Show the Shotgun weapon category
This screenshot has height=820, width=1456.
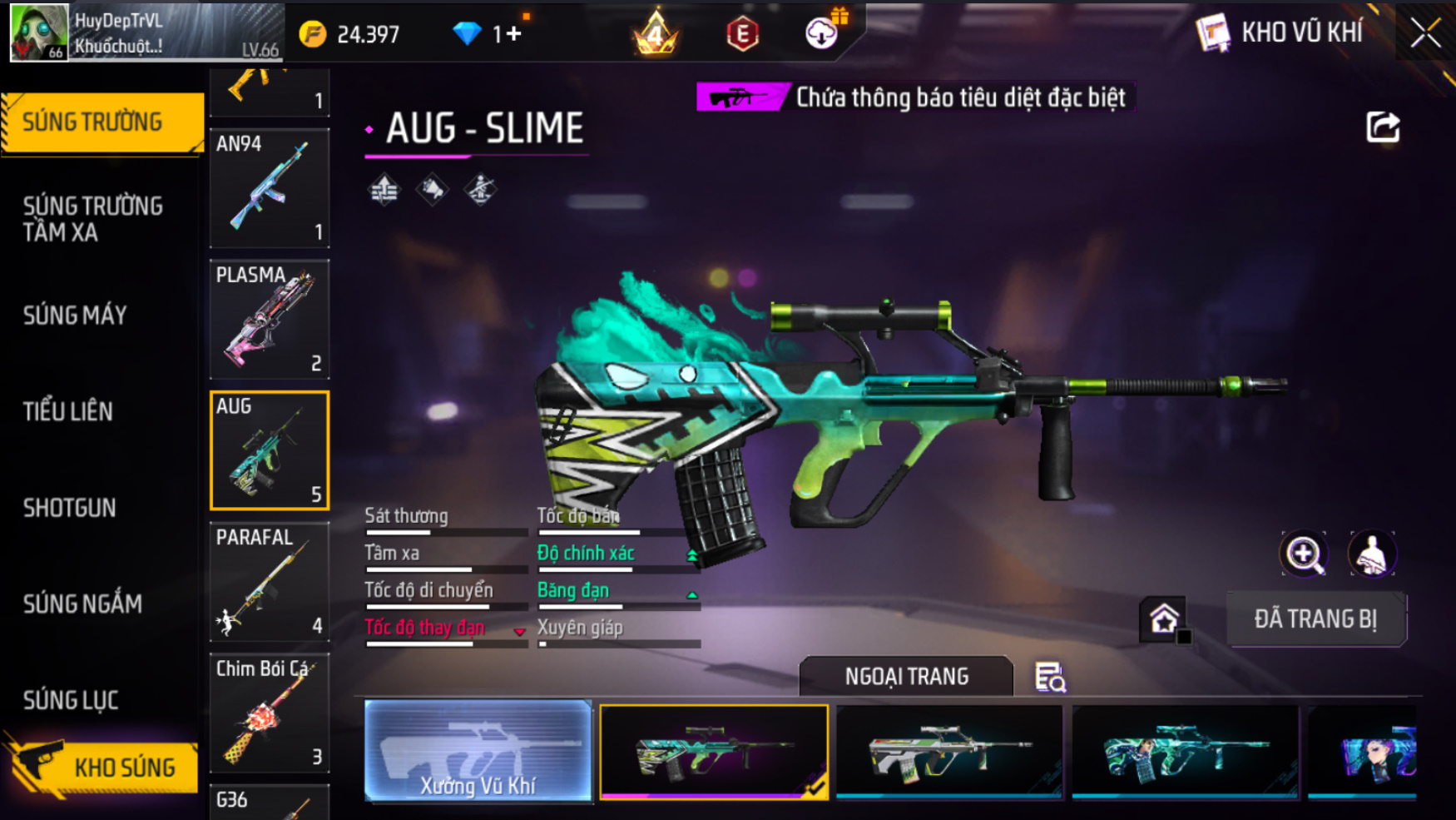point(70,508)
